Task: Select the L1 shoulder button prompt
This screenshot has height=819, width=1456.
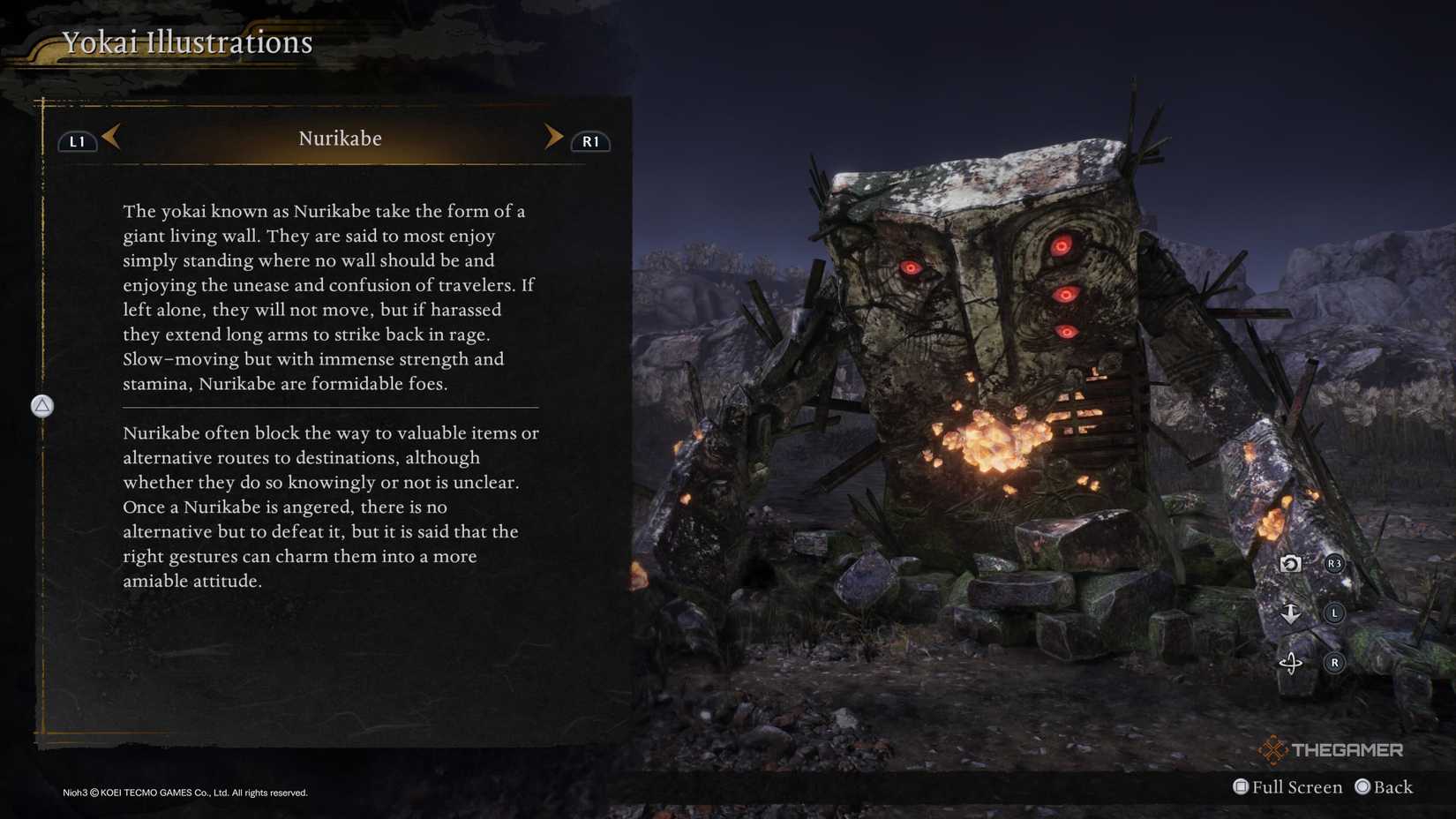Action: click(x=77, y=140)
